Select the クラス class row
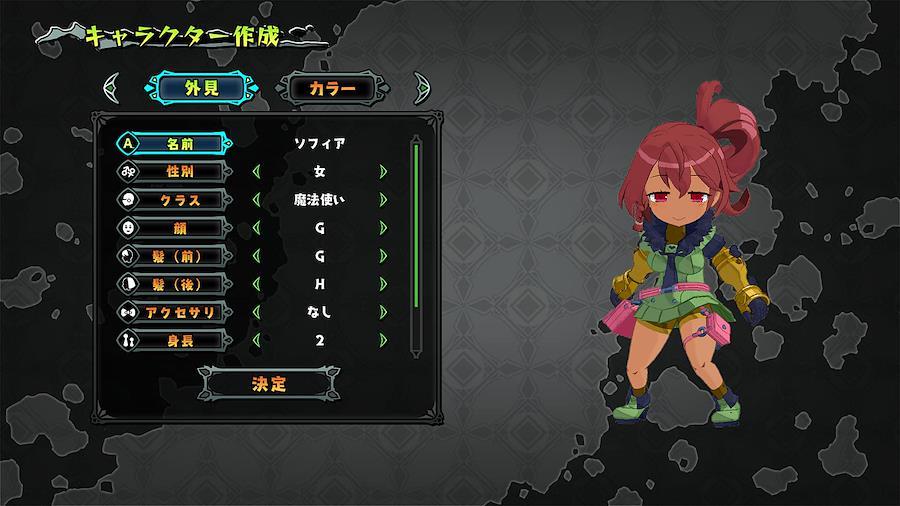The width and height of the screenshot is (900, 506). tap(173, 200)
